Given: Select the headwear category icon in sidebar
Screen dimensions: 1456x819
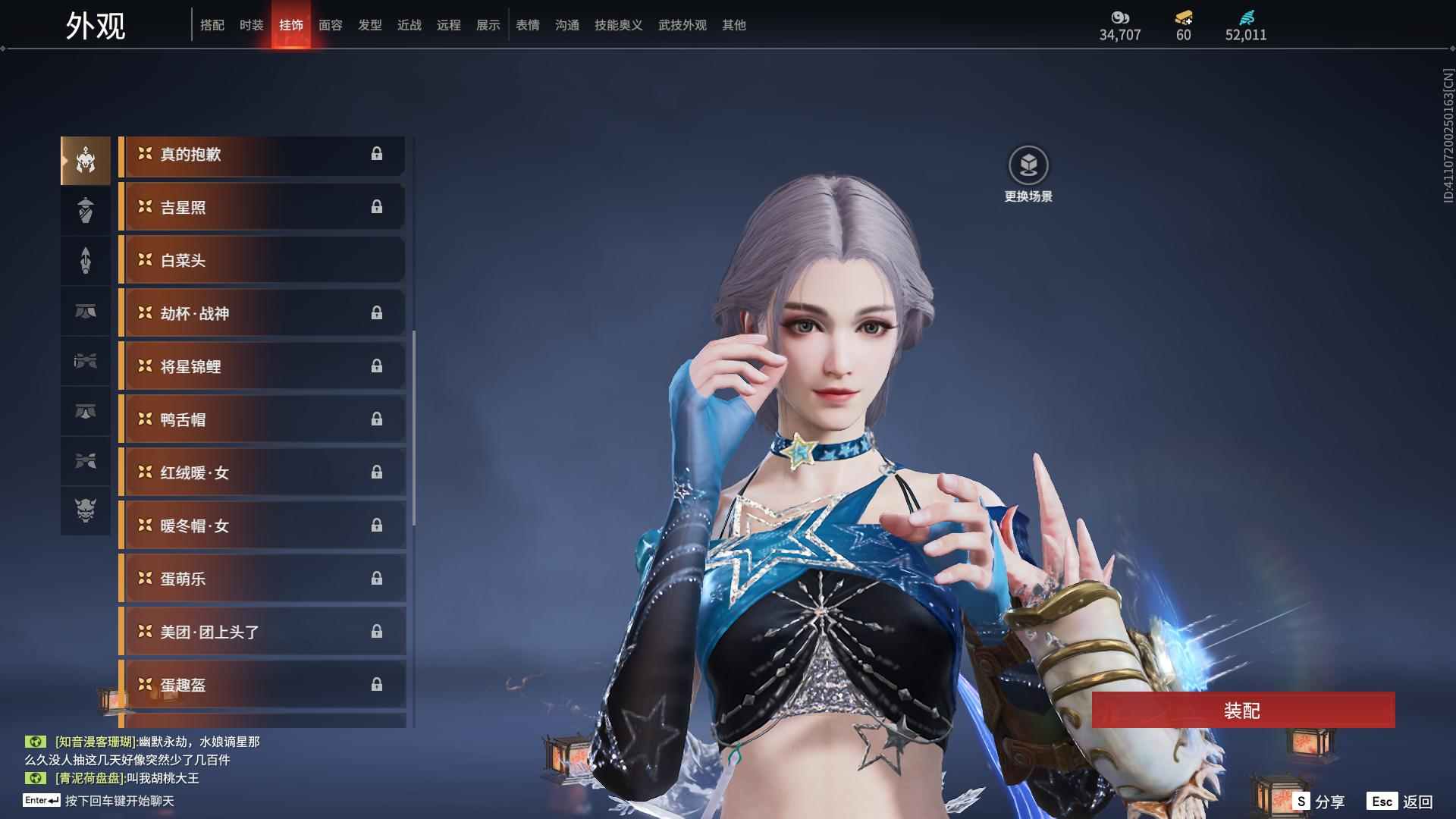Looking at the screenshot, I should coord(86,160).
